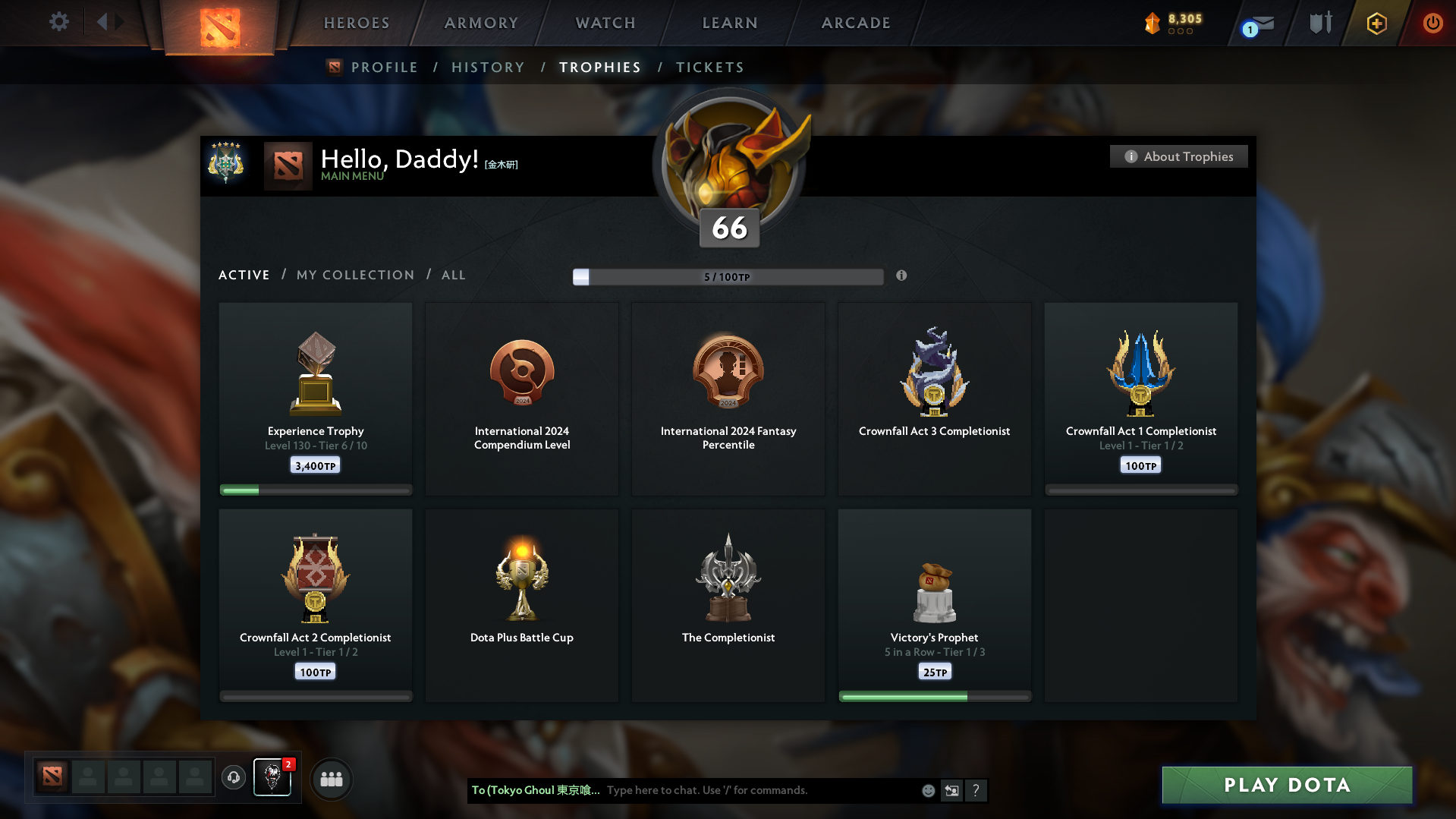1456x819 pixels.
Task: Open Dota Plus via the gold hexagon icon
Action: (x=1376, y=24)
